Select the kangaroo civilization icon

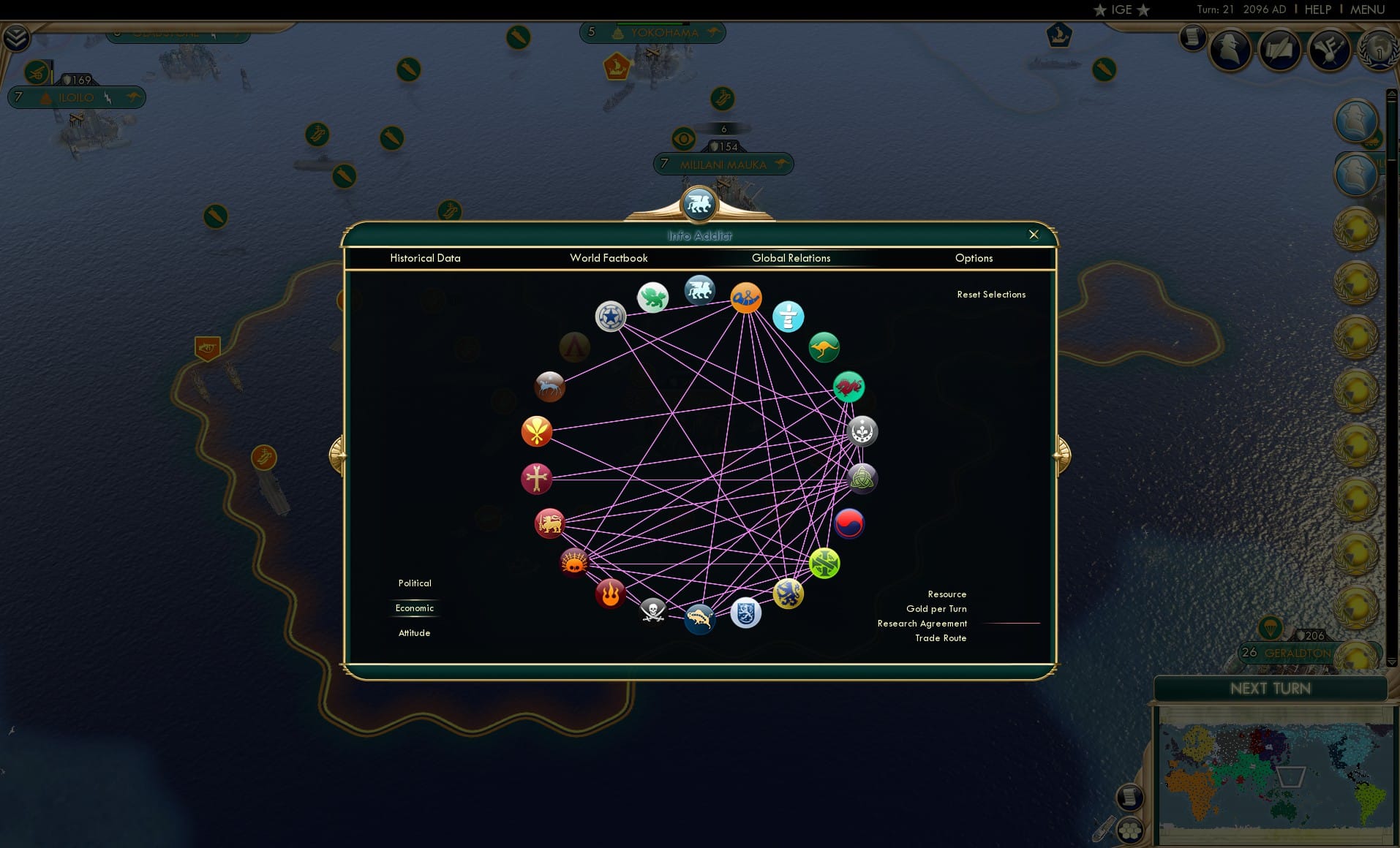coord(825,347)
